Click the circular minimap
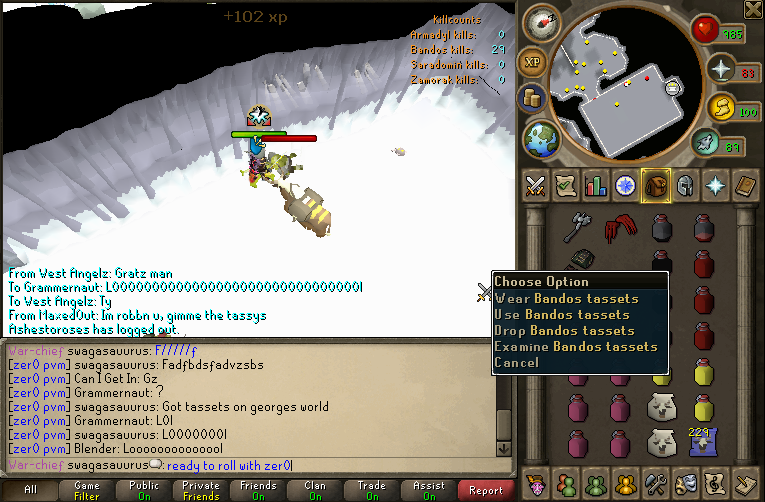 pos(620,85)
